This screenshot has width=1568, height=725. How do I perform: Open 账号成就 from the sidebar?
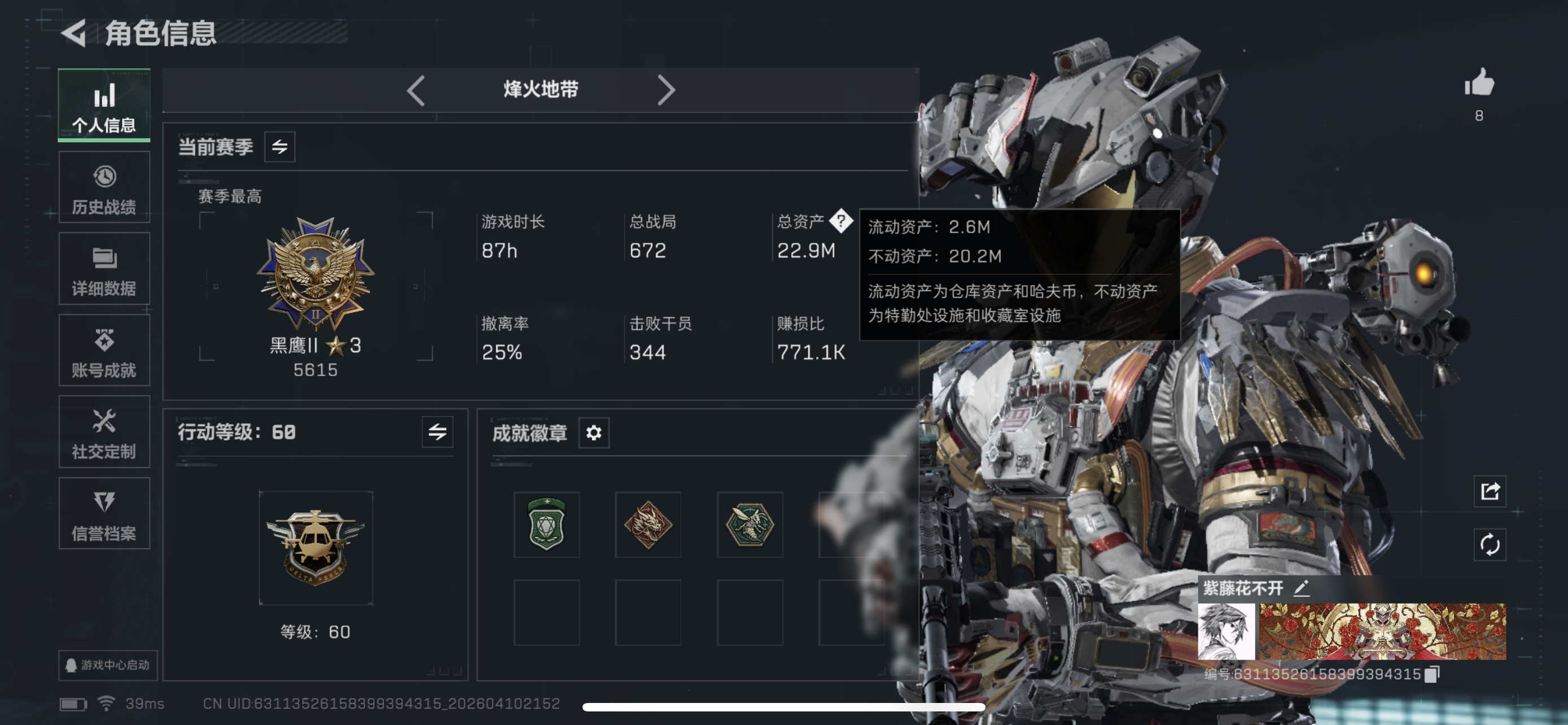pos(104,350)
